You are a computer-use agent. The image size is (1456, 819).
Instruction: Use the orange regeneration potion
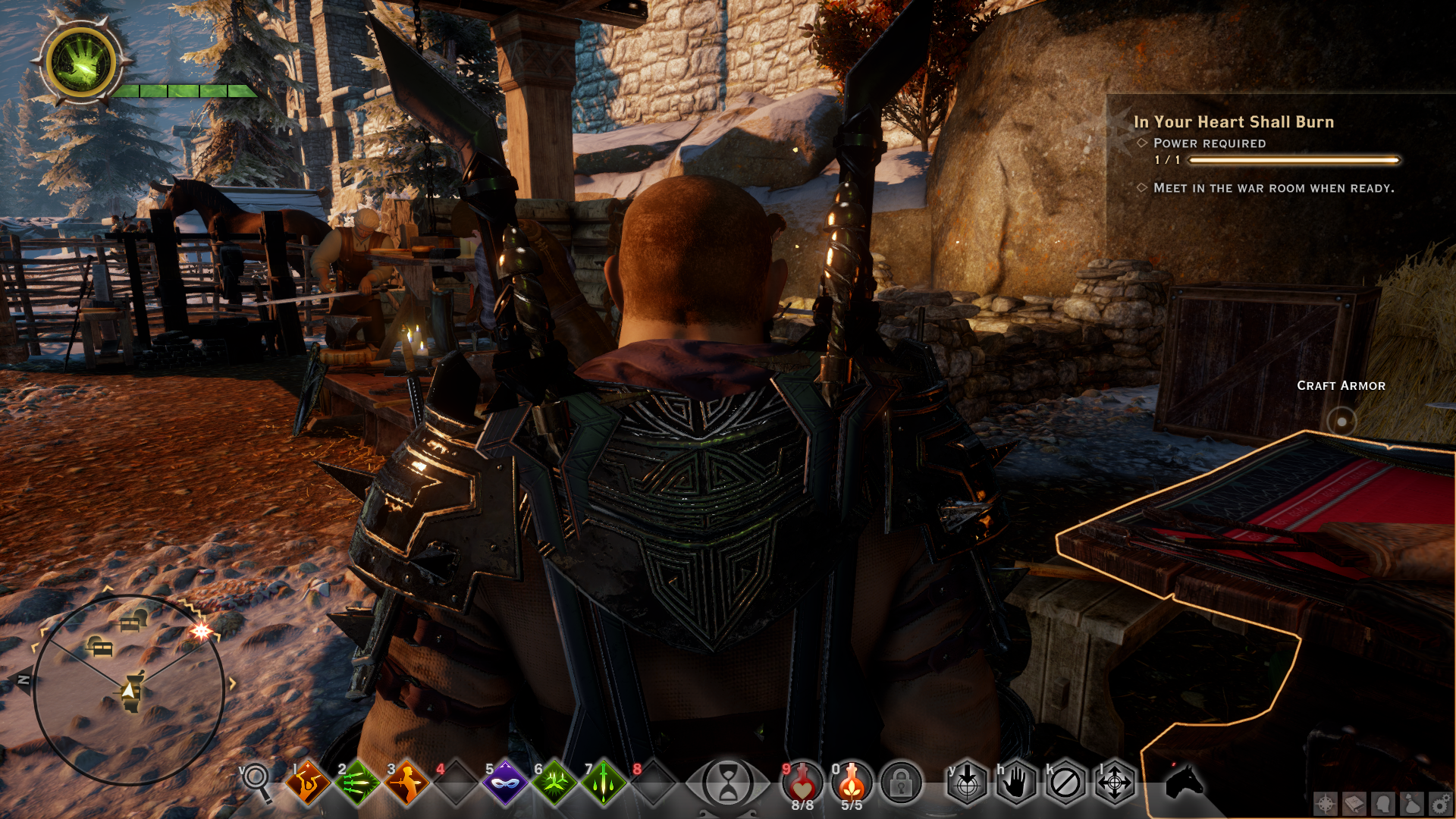tap(852, 781)
